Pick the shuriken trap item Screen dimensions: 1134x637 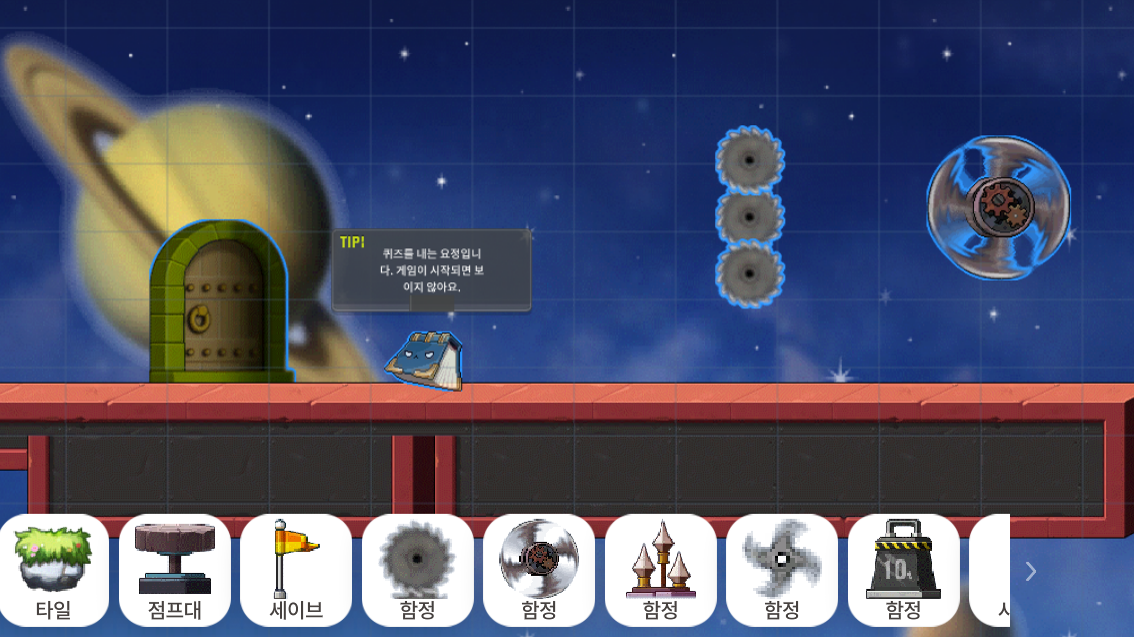[782, 570]
